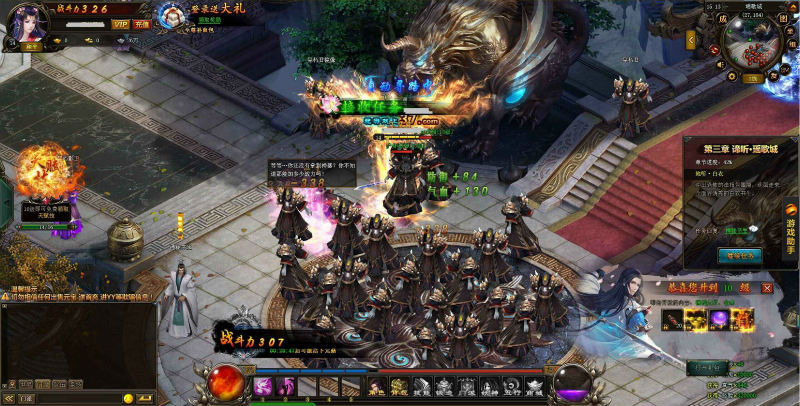
Task: Select the purple orb reward icon
Action: click(x=719, y=318)
